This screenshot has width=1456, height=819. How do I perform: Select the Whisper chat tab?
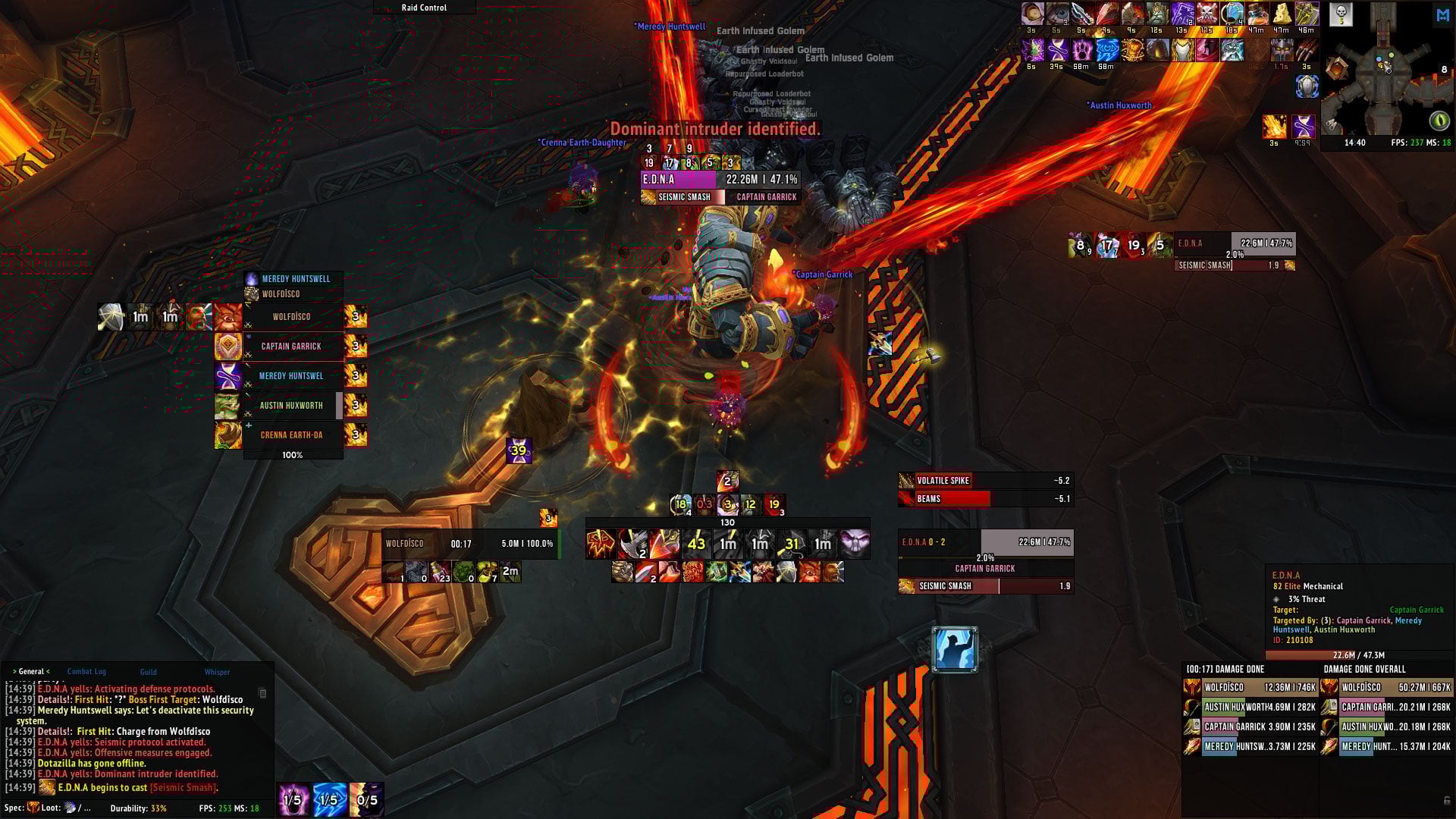(217, 672)
